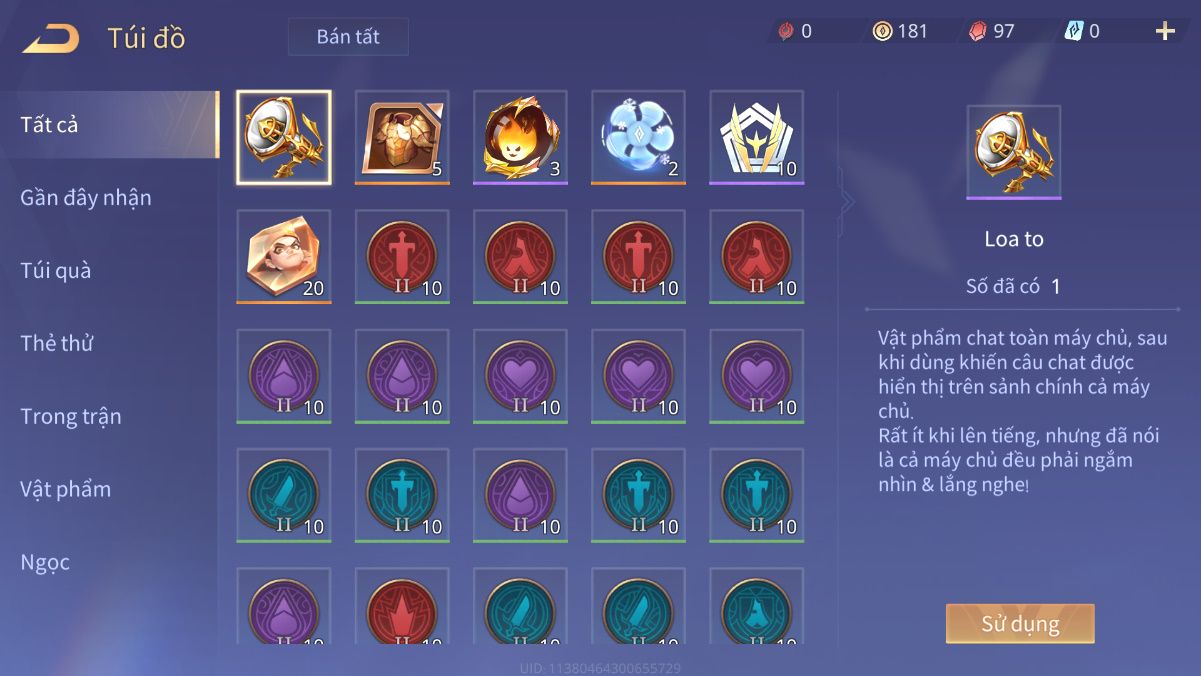Image resolution: width=1201 pixels, height=676 pixels.
Task: Use the Loa to item with Sử dụng
Action: pos(1020,624)
